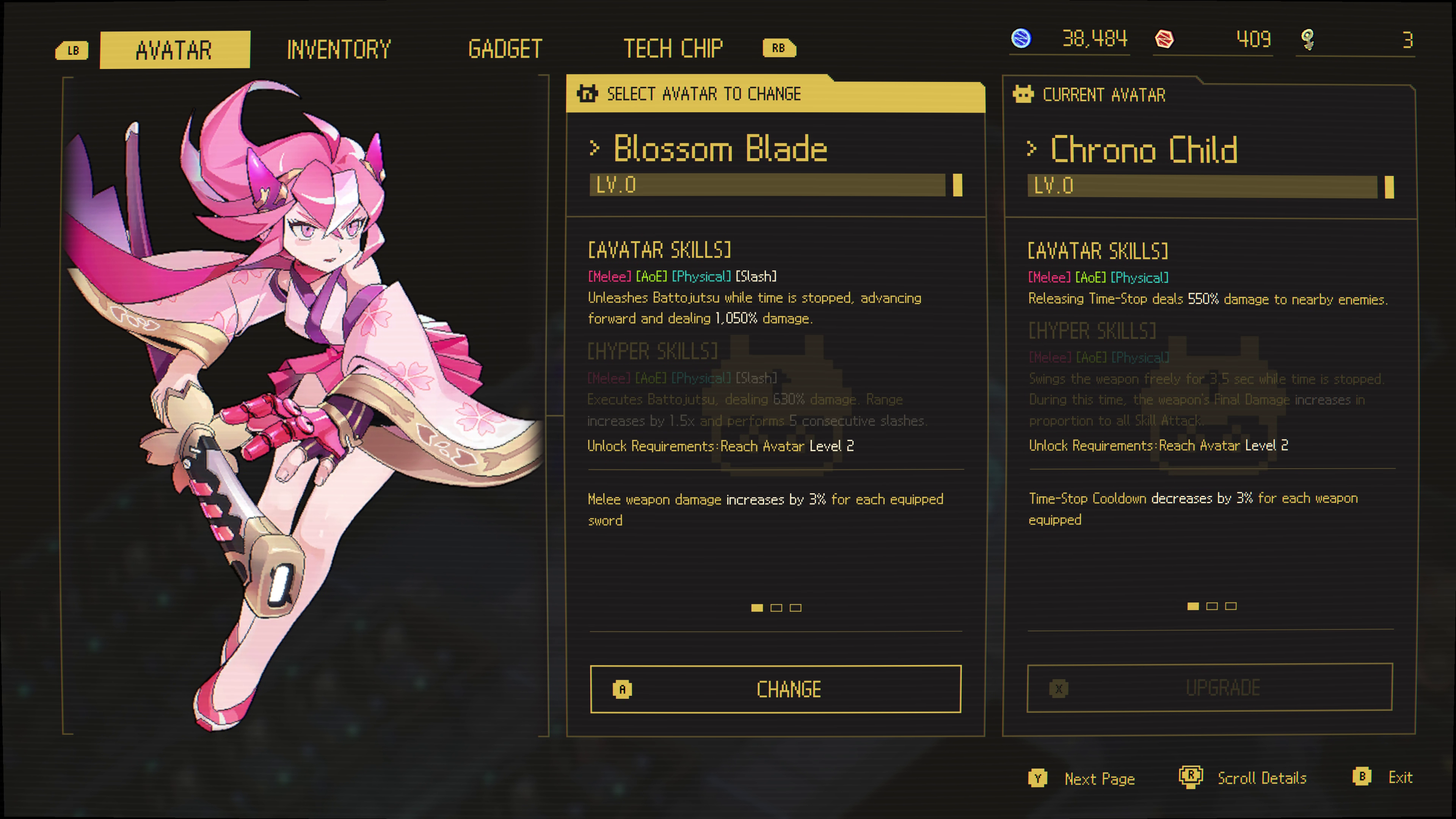Screen dimensions: 1456x819
Task: Choose the Blossom Blade avatar entry
Action: [720, 149]
